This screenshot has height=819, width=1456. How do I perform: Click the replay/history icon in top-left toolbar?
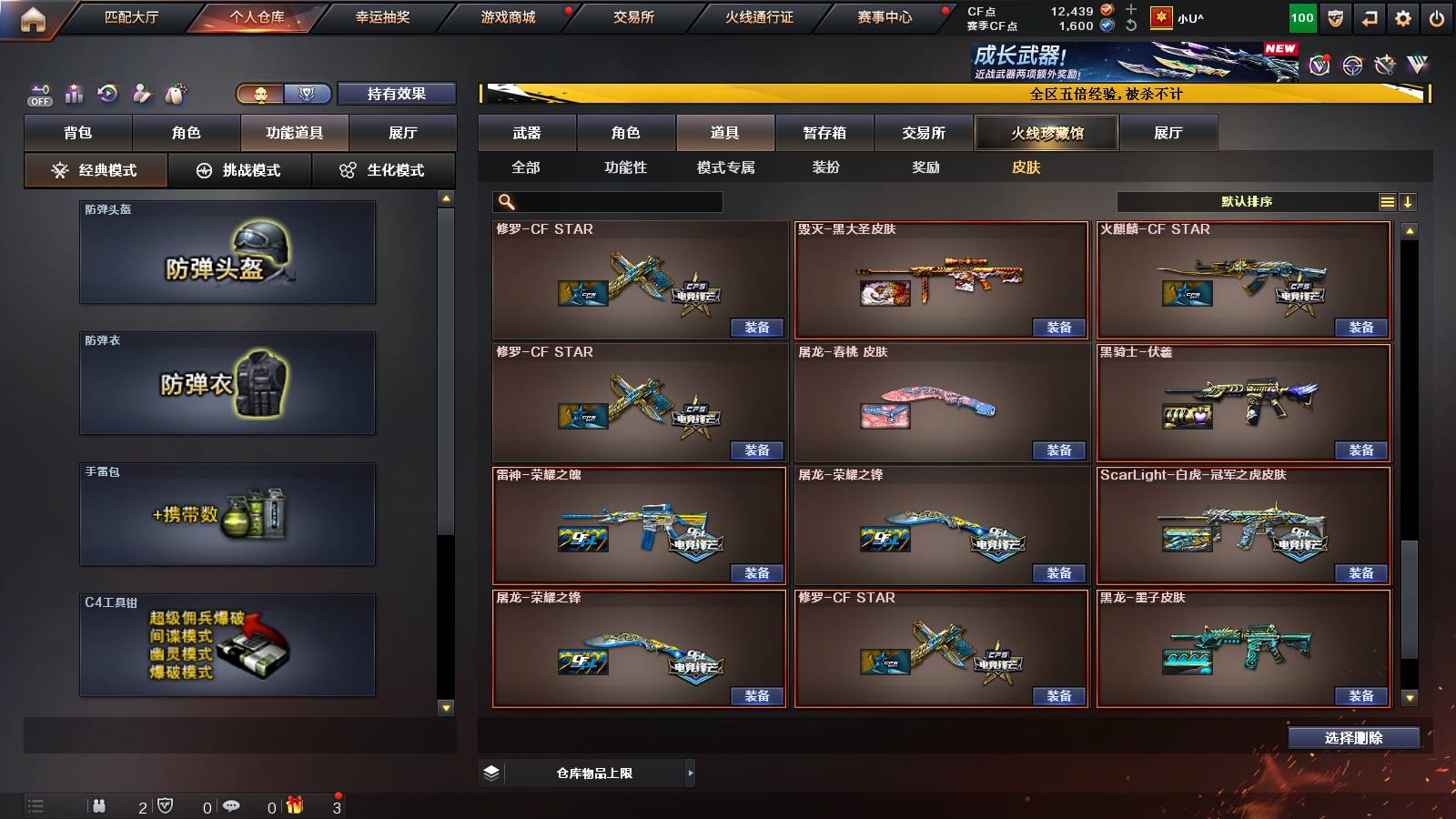pos(109,93)
